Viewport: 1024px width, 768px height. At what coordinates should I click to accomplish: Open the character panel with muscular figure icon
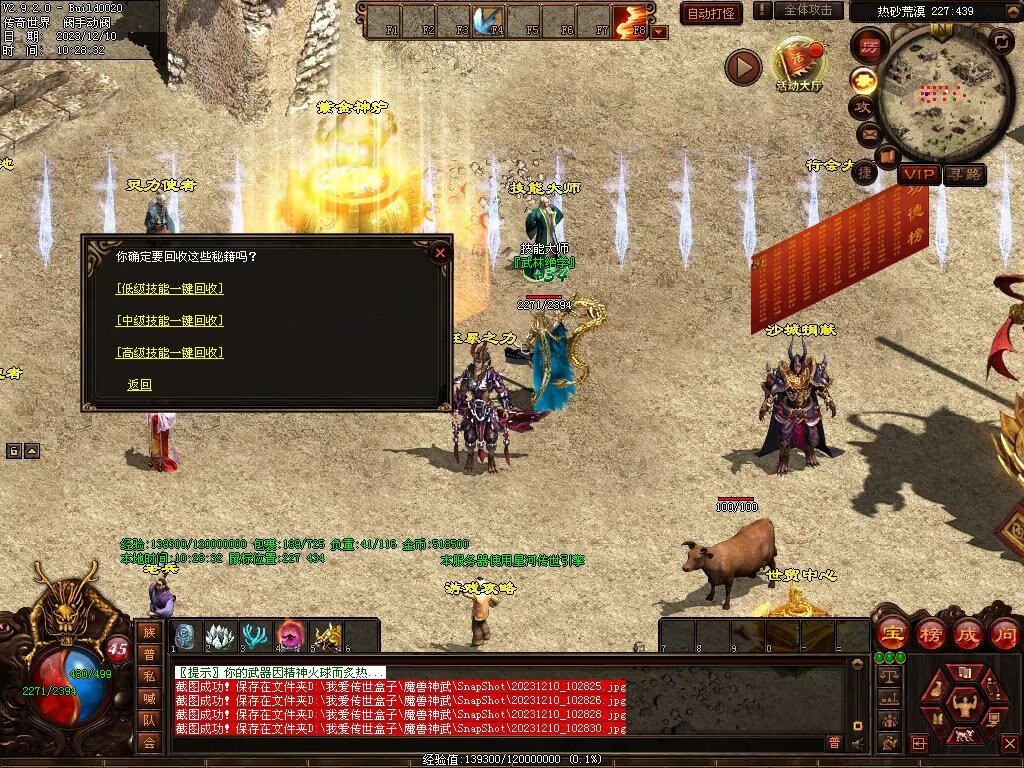tap(963, 704)
